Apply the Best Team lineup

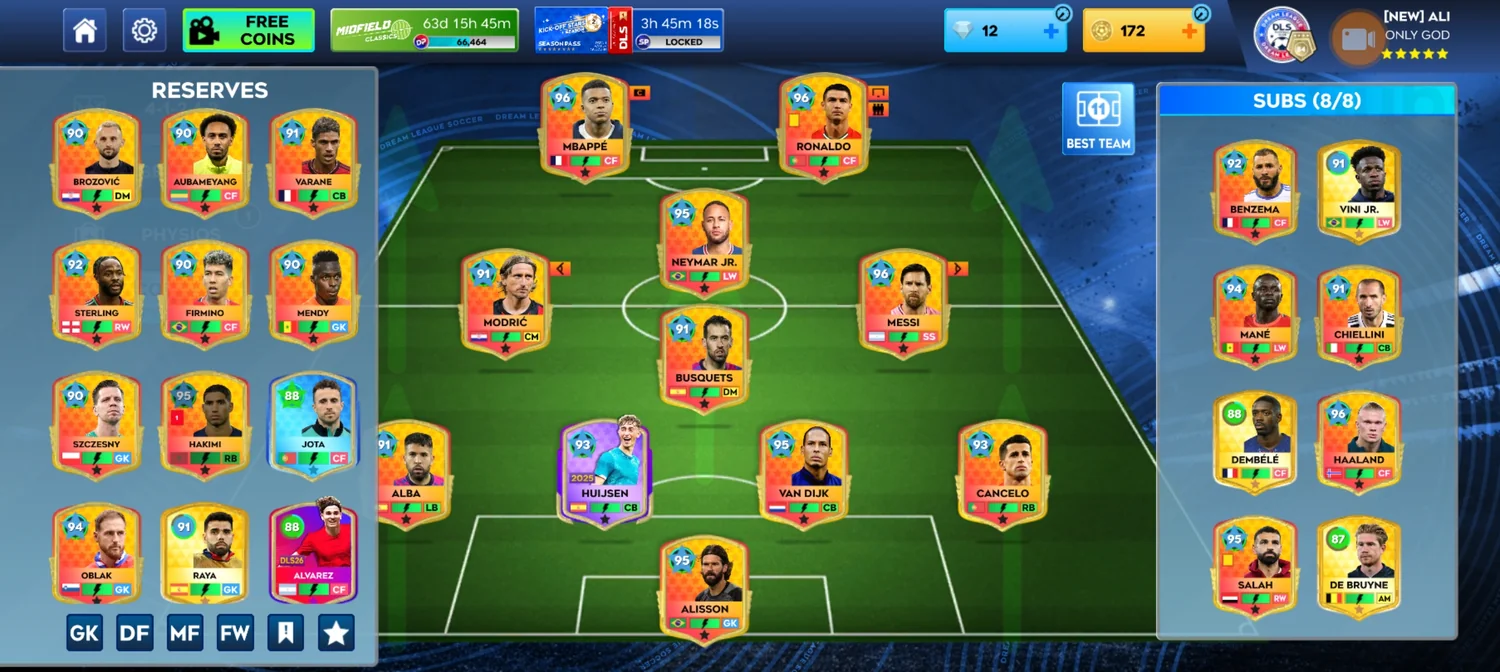pos(1098,118)
